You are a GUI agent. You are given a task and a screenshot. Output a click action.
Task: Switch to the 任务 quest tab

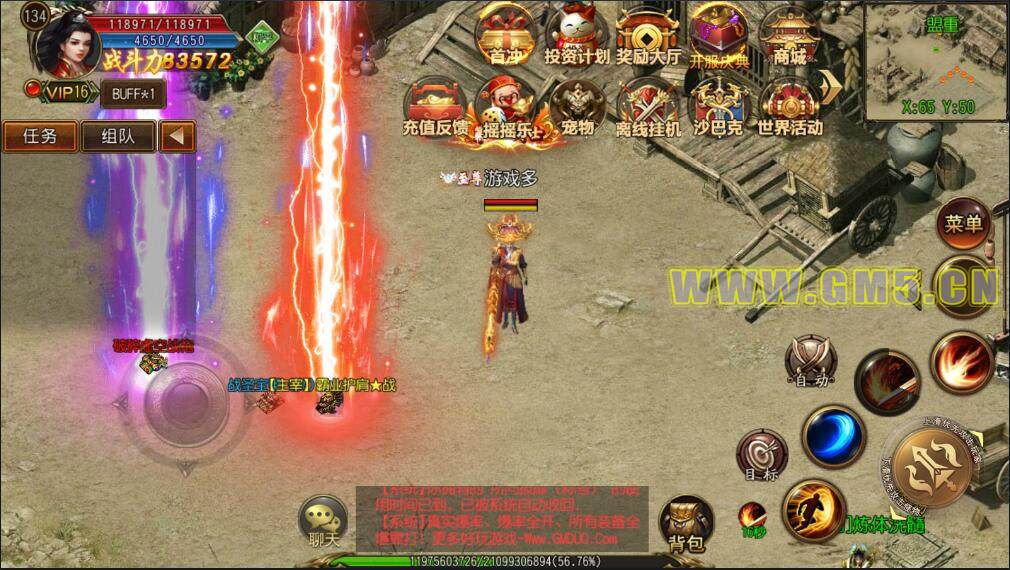pos(38,136)
